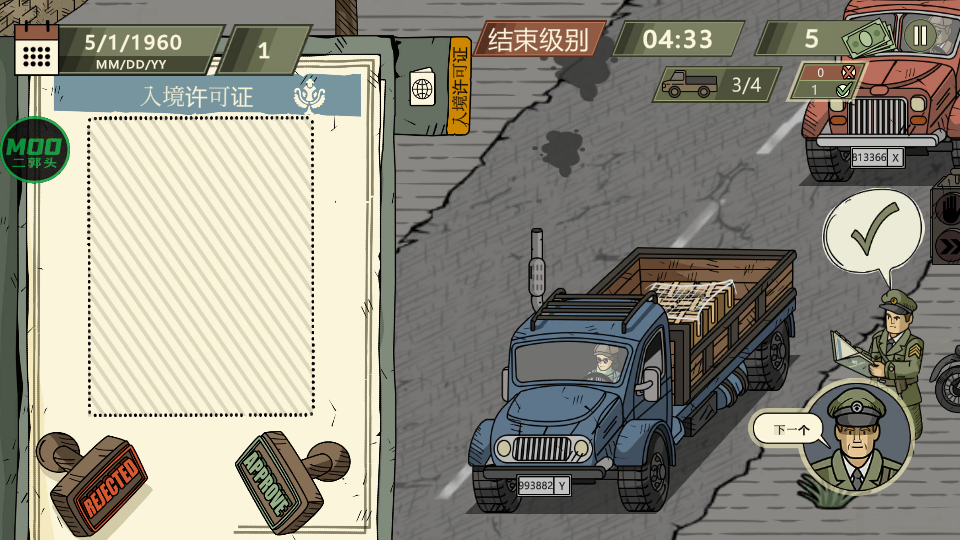Switch to the yellow 入境许可证 tab
Image resolution: width=960 pixels, height=540 pixels.
(459, 86)
